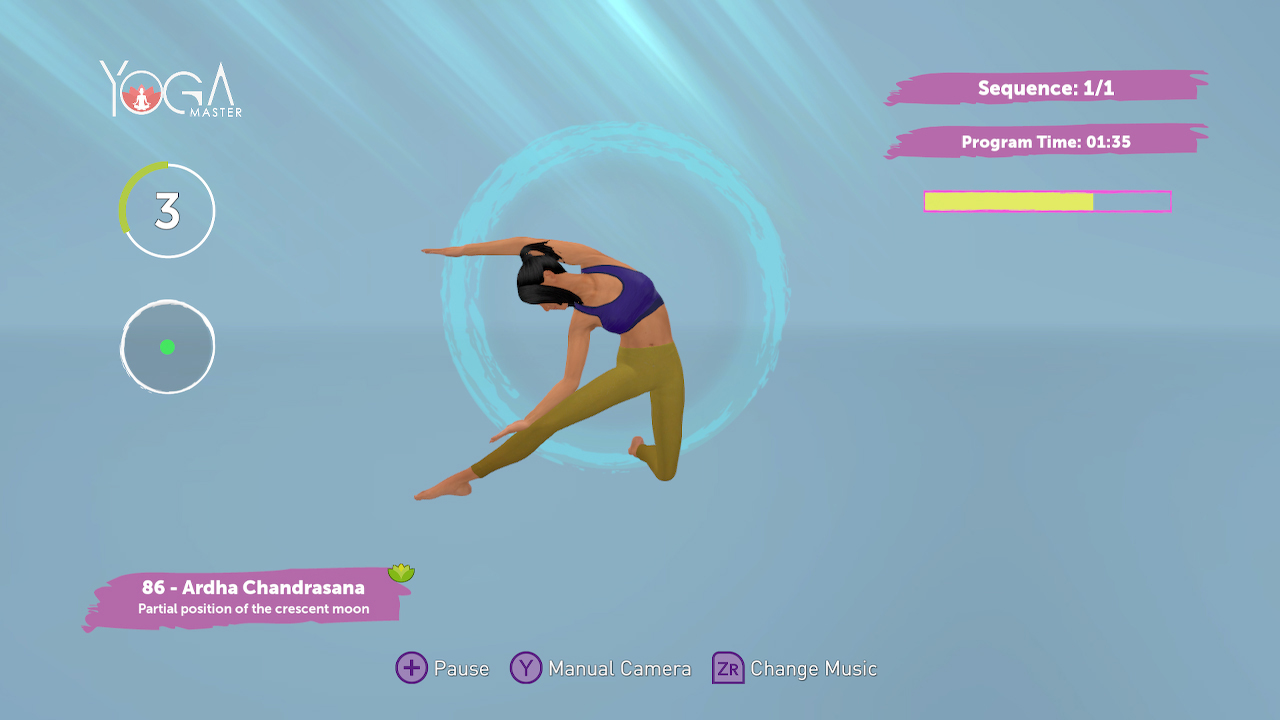Click the plus Pause icon
The height and width of the screenshot is (720, 1280).
tap(410, 668)
